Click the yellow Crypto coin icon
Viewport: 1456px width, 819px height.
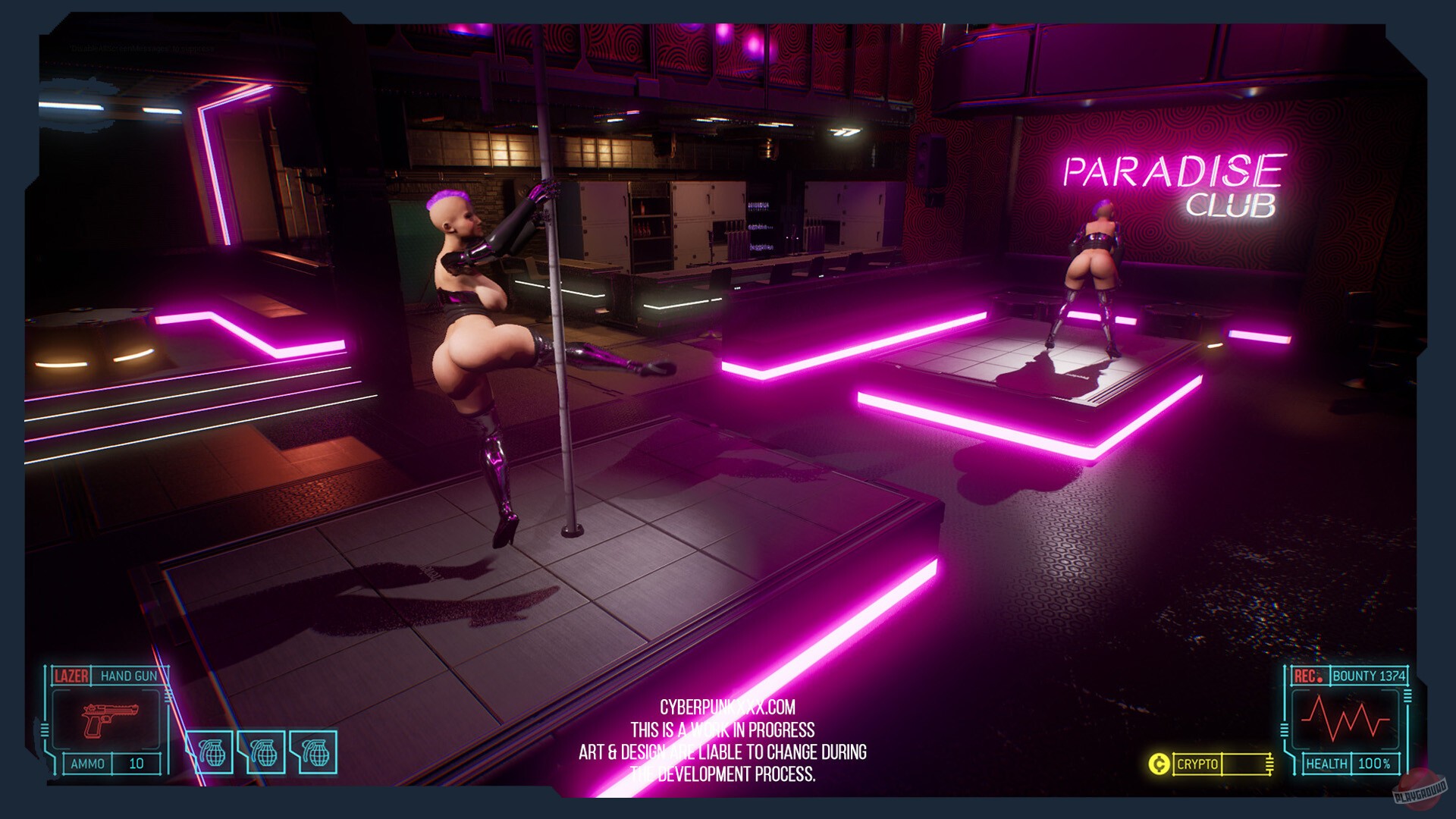pyautogui.click(x=1160, y=764)
